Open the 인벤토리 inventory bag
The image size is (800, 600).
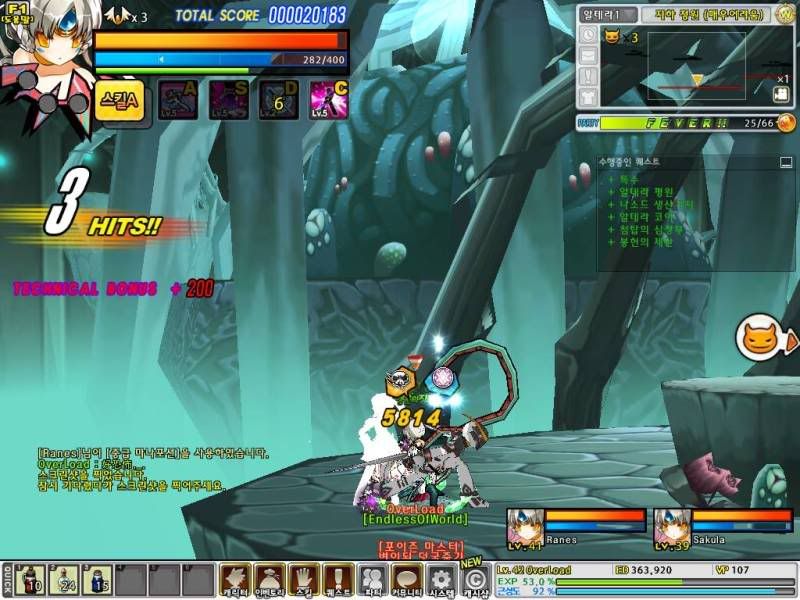click(269, 579)
